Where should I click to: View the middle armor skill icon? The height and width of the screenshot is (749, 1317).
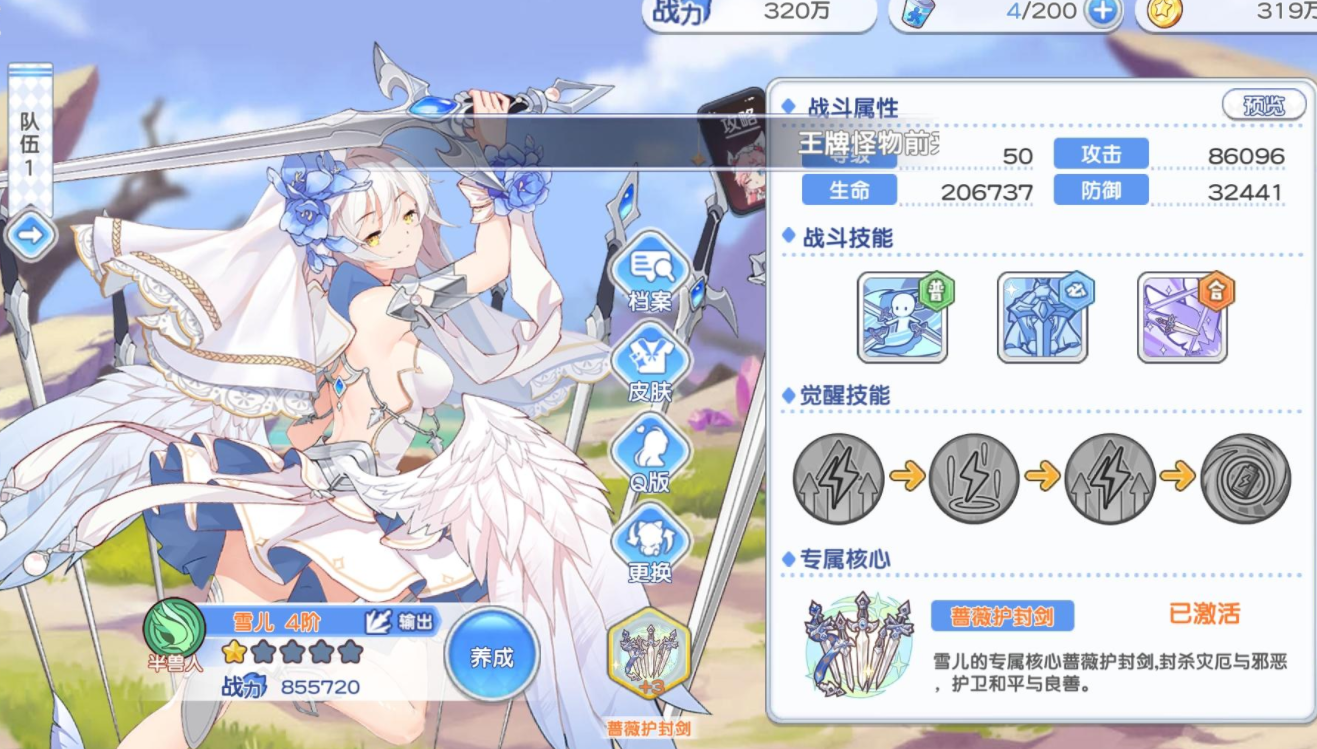click(1043, 315)
